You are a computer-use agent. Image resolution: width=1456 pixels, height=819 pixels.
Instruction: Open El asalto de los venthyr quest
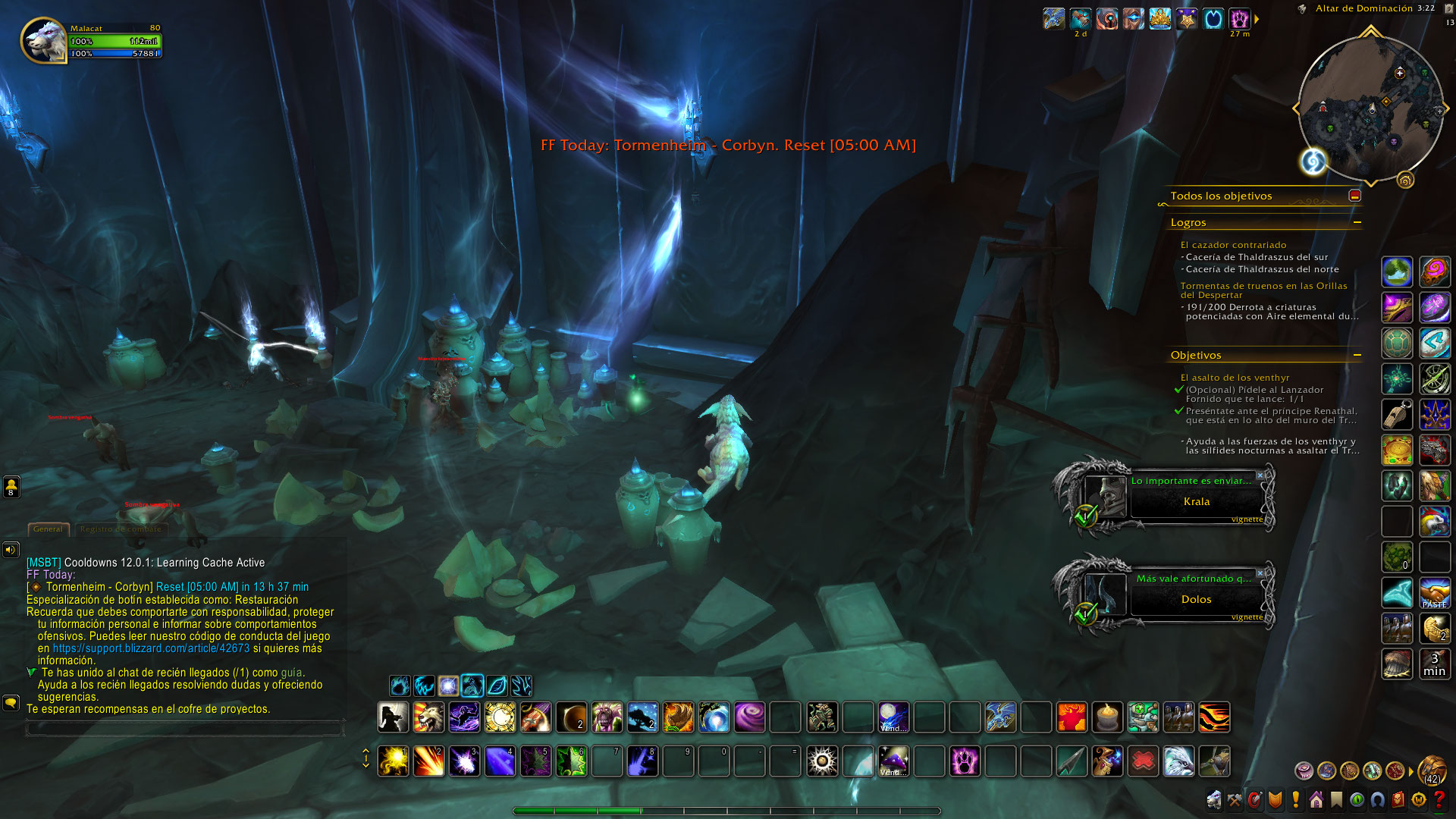pyautogui.click(x=1234, y=378)
